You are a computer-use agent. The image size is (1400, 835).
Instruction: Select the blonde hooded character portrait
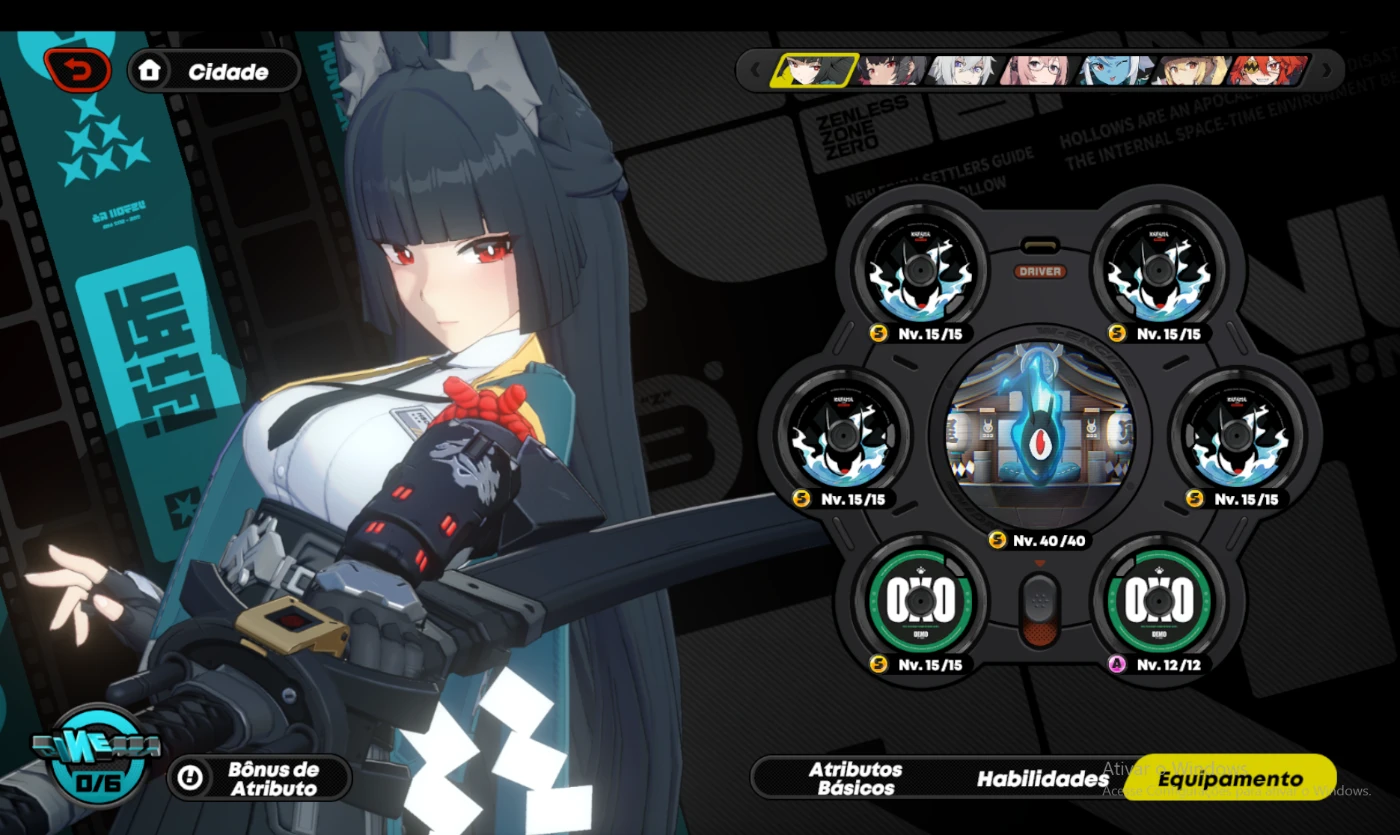pos(1190,70)
